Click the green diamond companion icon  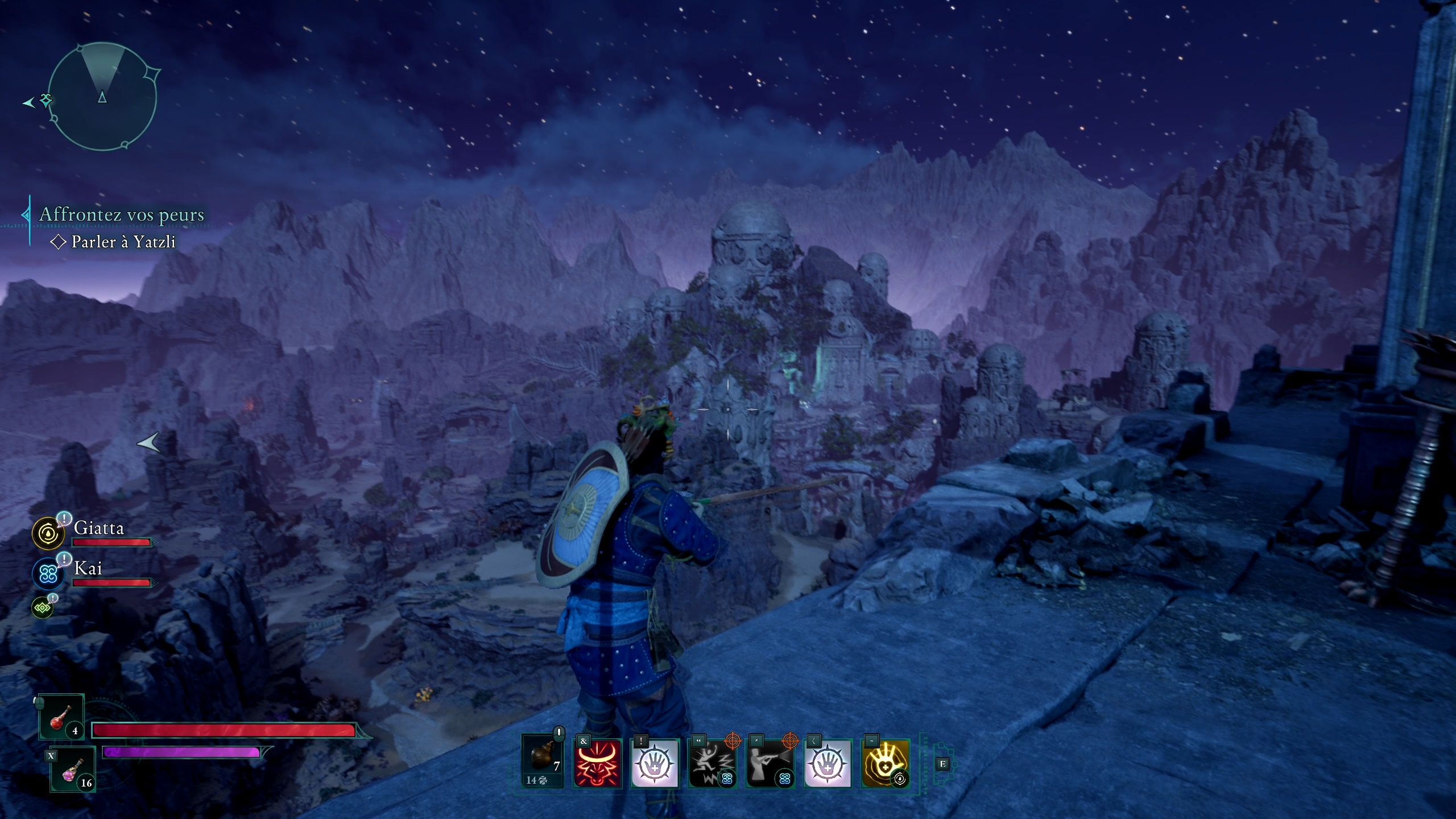43,607
